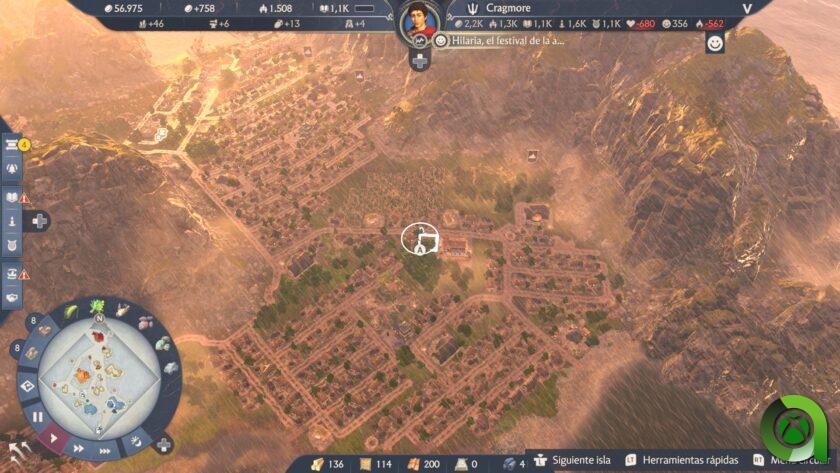Click the smiley happiness button under the island bar
Screen dimensions: 840x473
714,43
